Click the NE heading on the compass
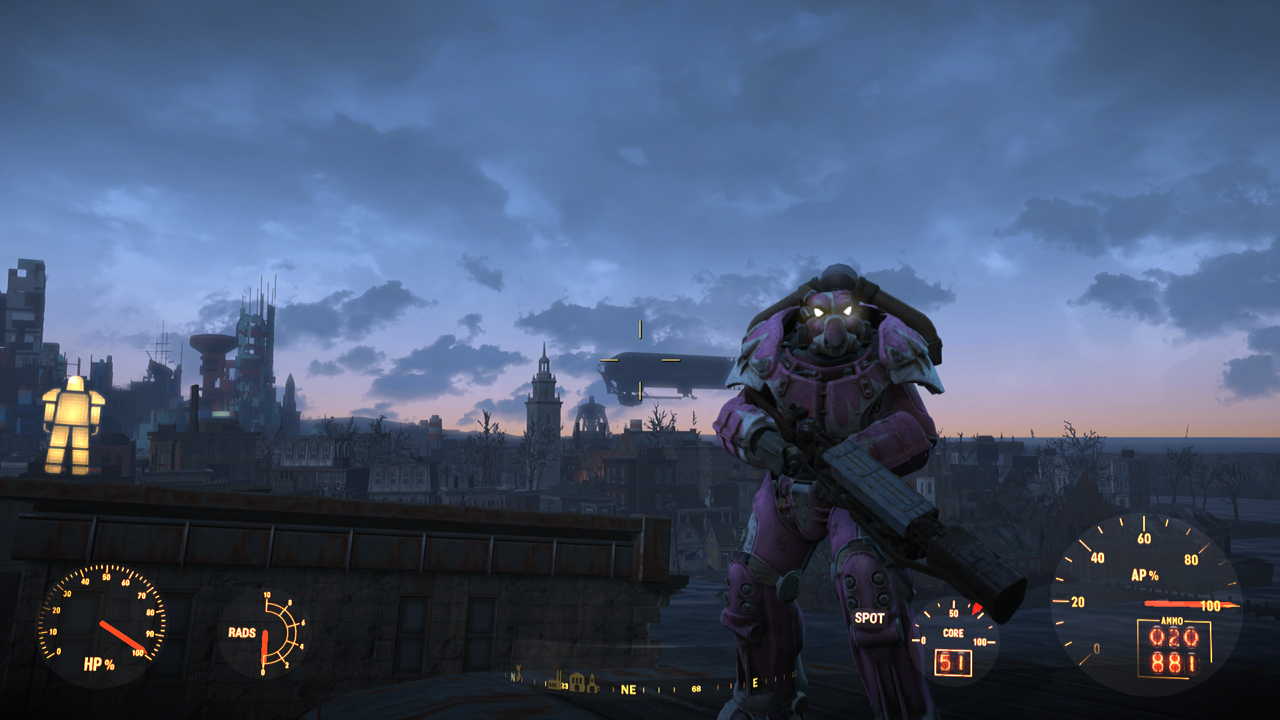Image resolution: width=1280 pixels, height=720 pixels. [628, 689]
